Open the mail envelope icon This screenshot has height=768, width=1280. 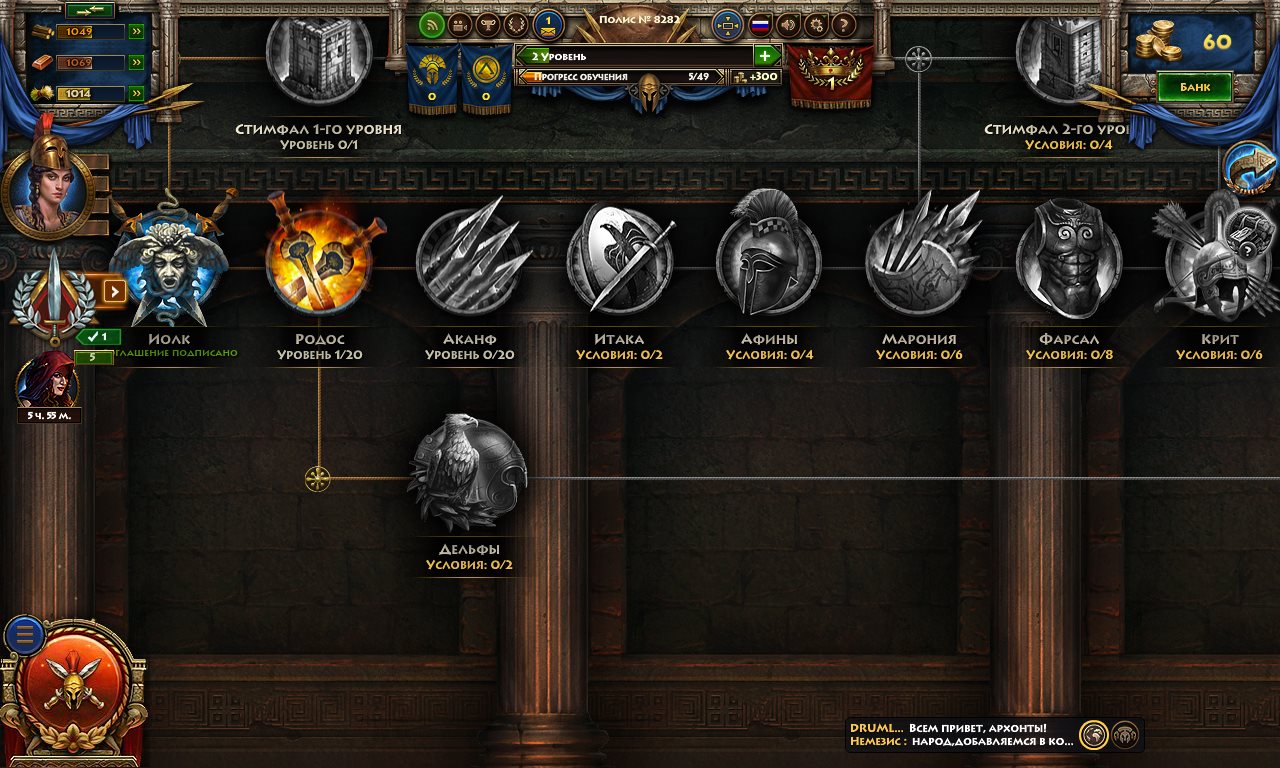click(548, 25)
